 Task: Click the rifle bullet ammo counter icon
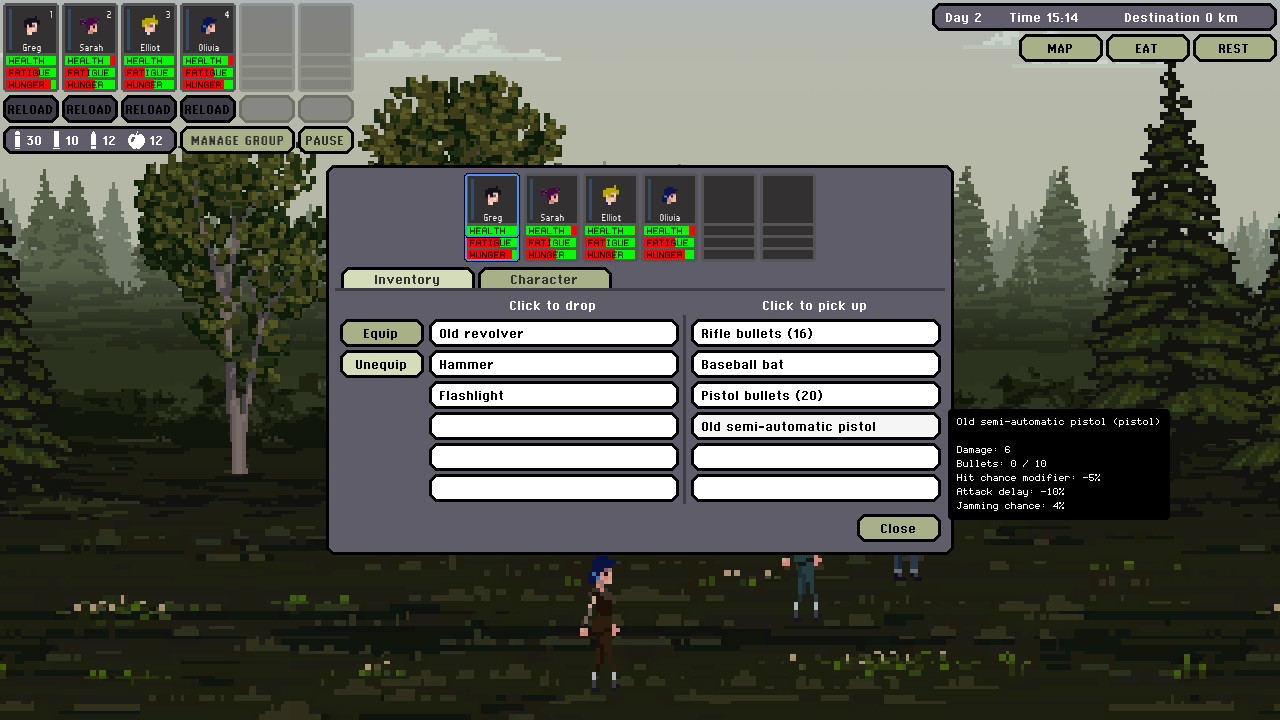tap(18, 140)
